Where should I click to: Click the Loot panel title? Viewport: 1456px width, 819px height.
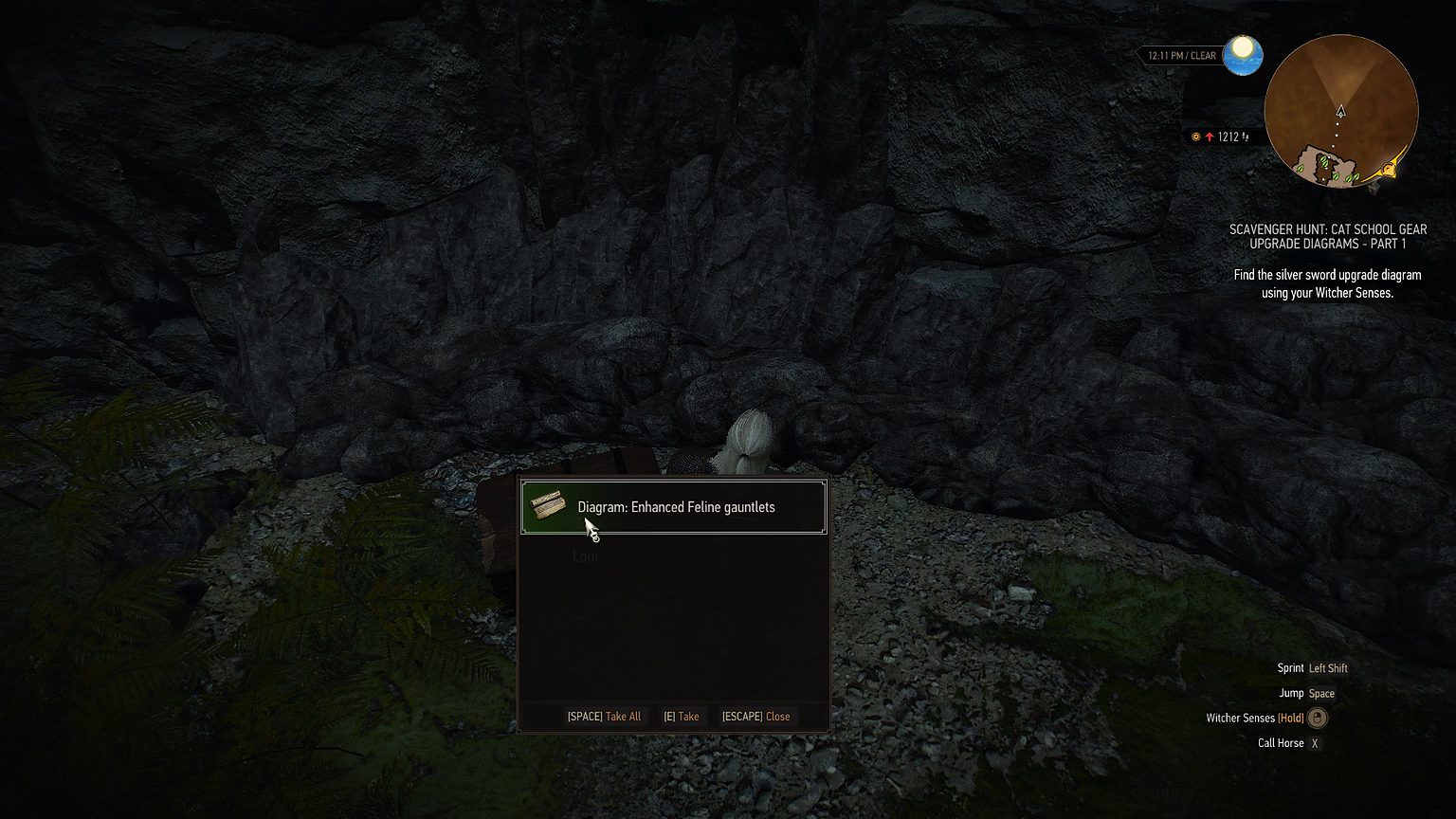(585, 556)
